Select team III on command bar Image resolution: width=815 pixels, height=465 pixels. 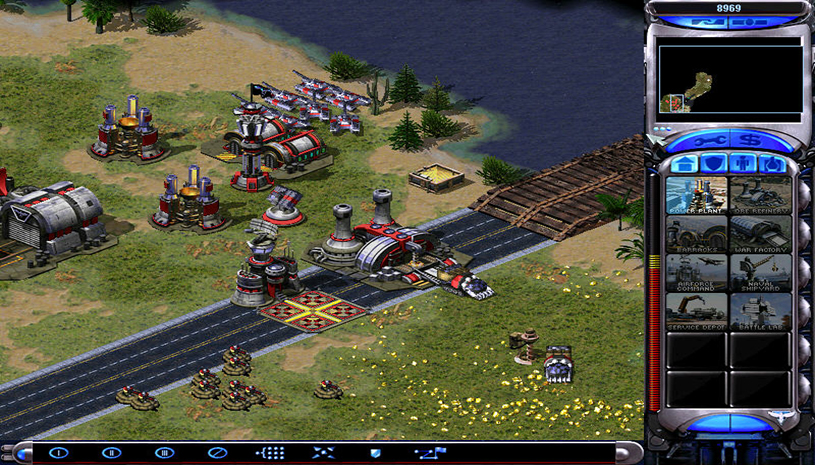(164, 453)
